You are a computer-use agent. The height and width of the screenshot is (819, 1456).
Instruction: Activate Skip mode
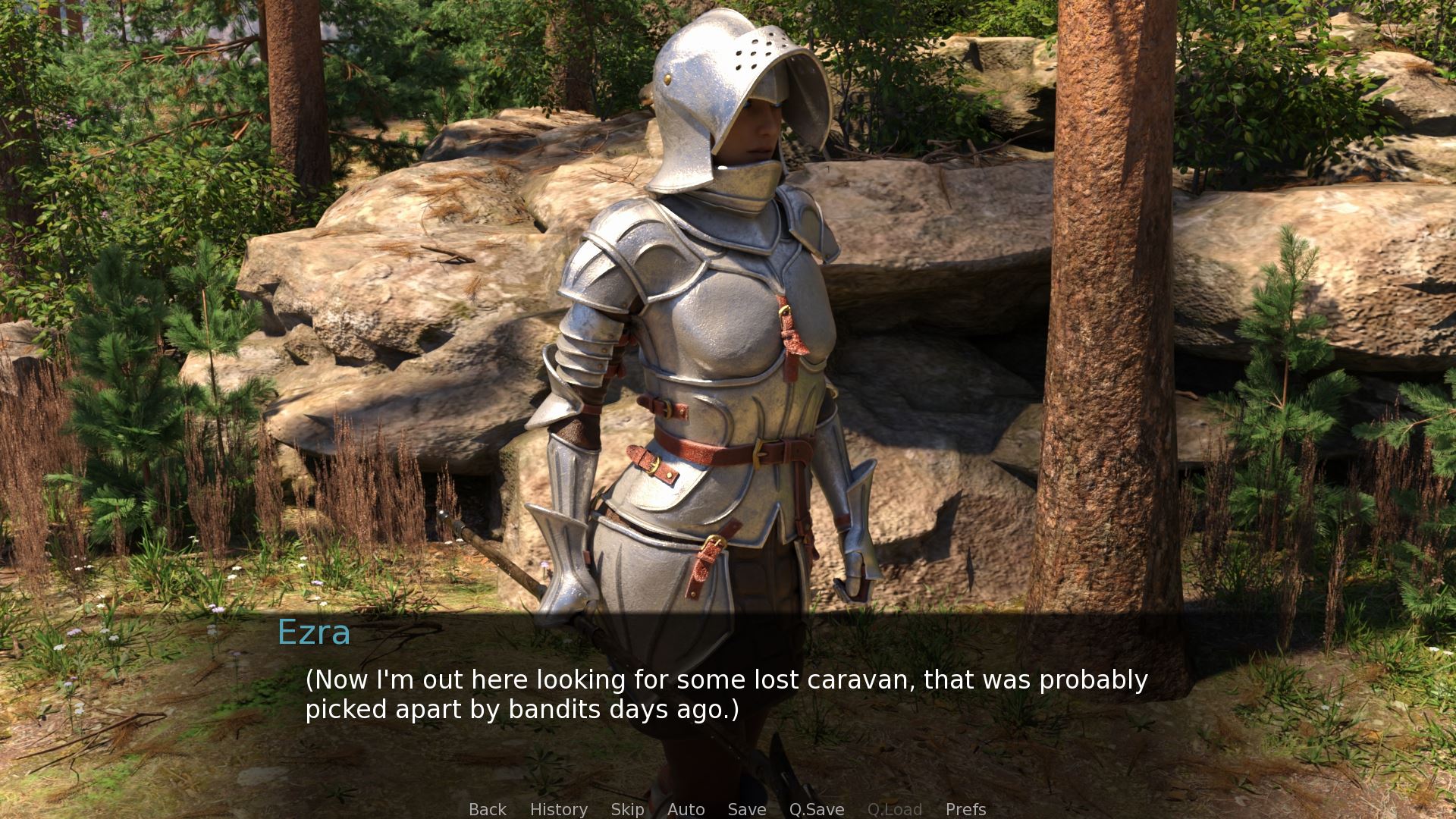pyautogui.click(x=627, y=809)
